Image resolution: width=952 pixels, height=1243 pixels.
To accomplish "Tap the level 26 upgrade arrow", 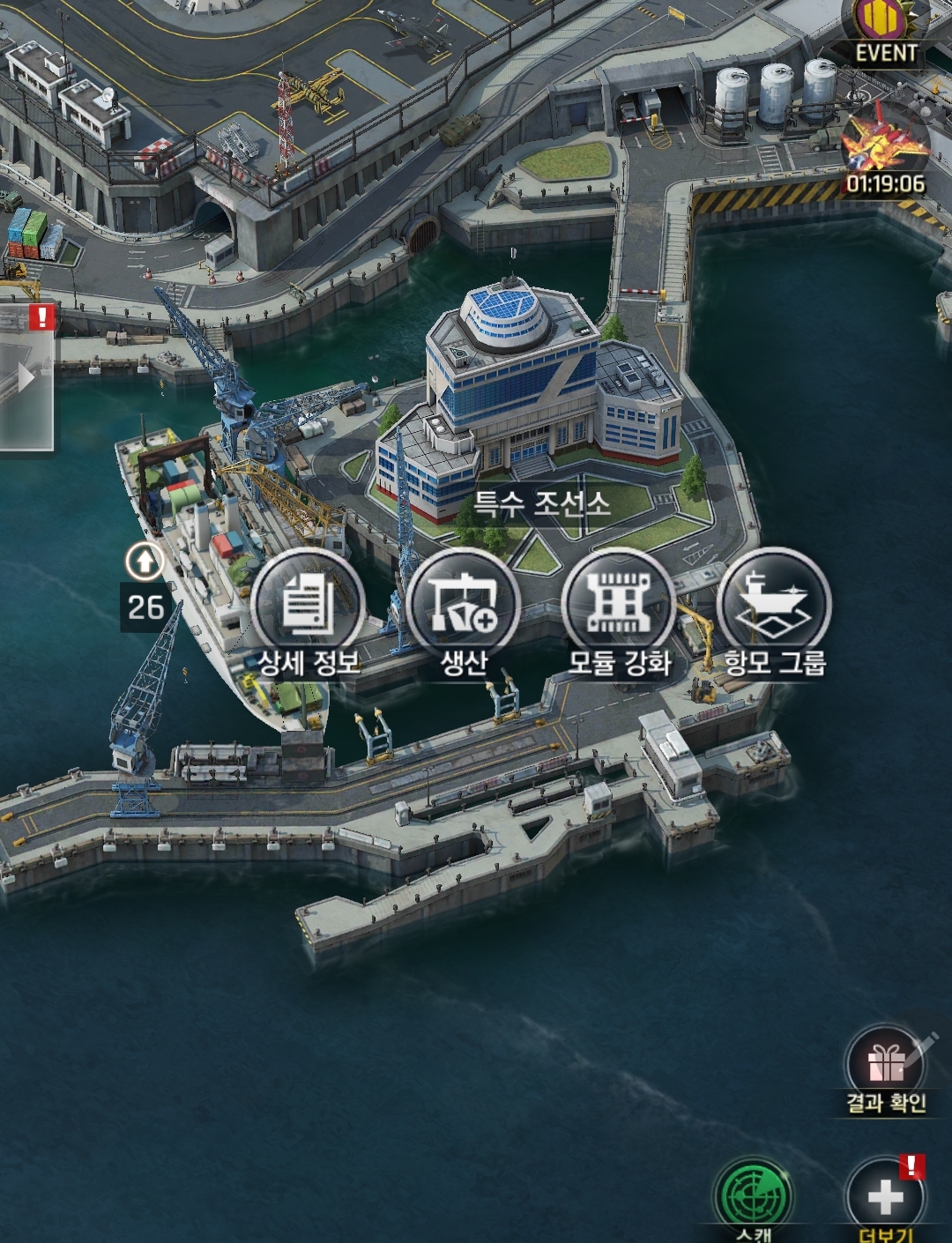I will [x=145, y=561].
